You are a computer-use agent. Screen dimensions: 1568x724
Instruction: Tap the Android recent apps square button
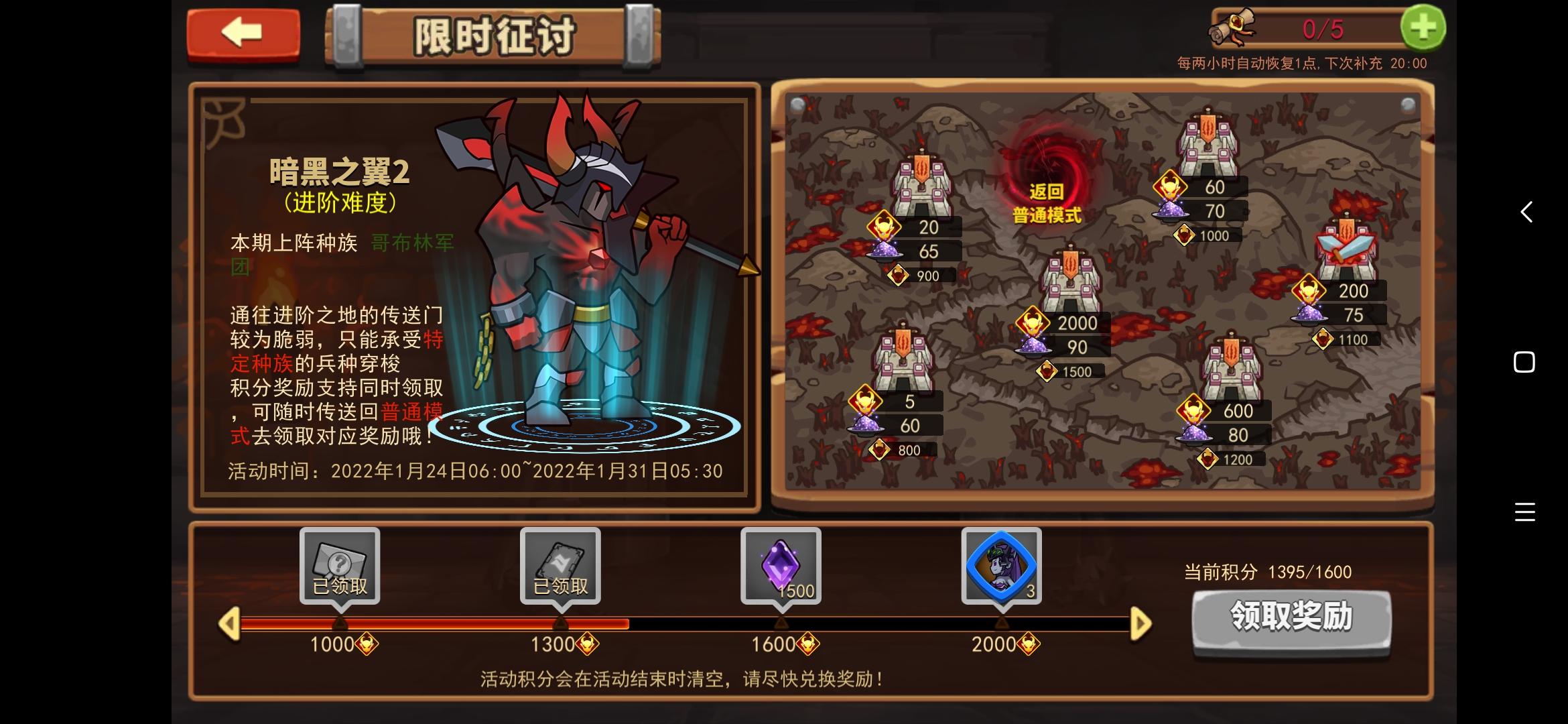click(x=1524, y=362)
